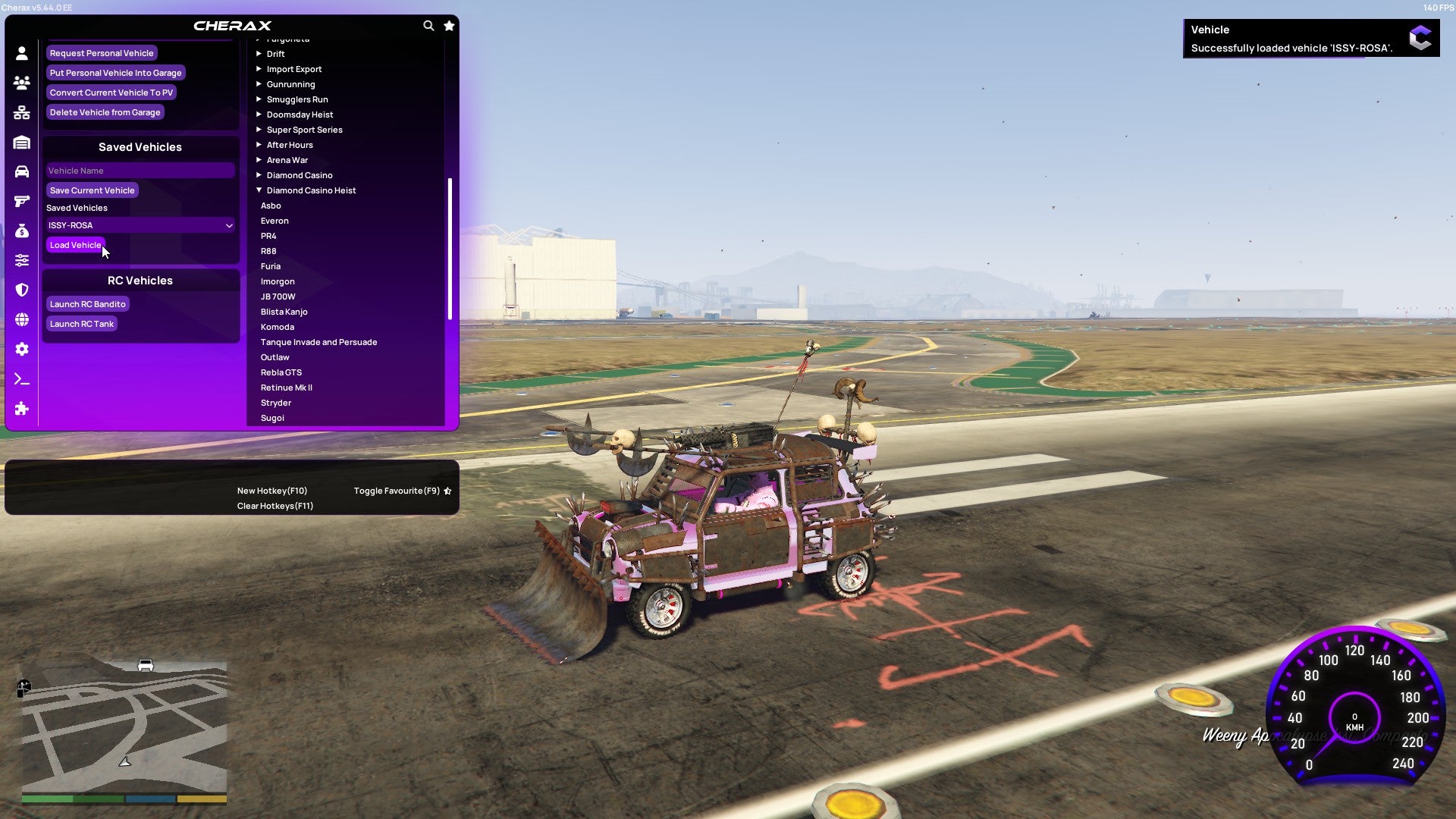Convert Current Vehicle To PV
The width and height of the screenshot is (1456, 819).
tap(111, 93)
